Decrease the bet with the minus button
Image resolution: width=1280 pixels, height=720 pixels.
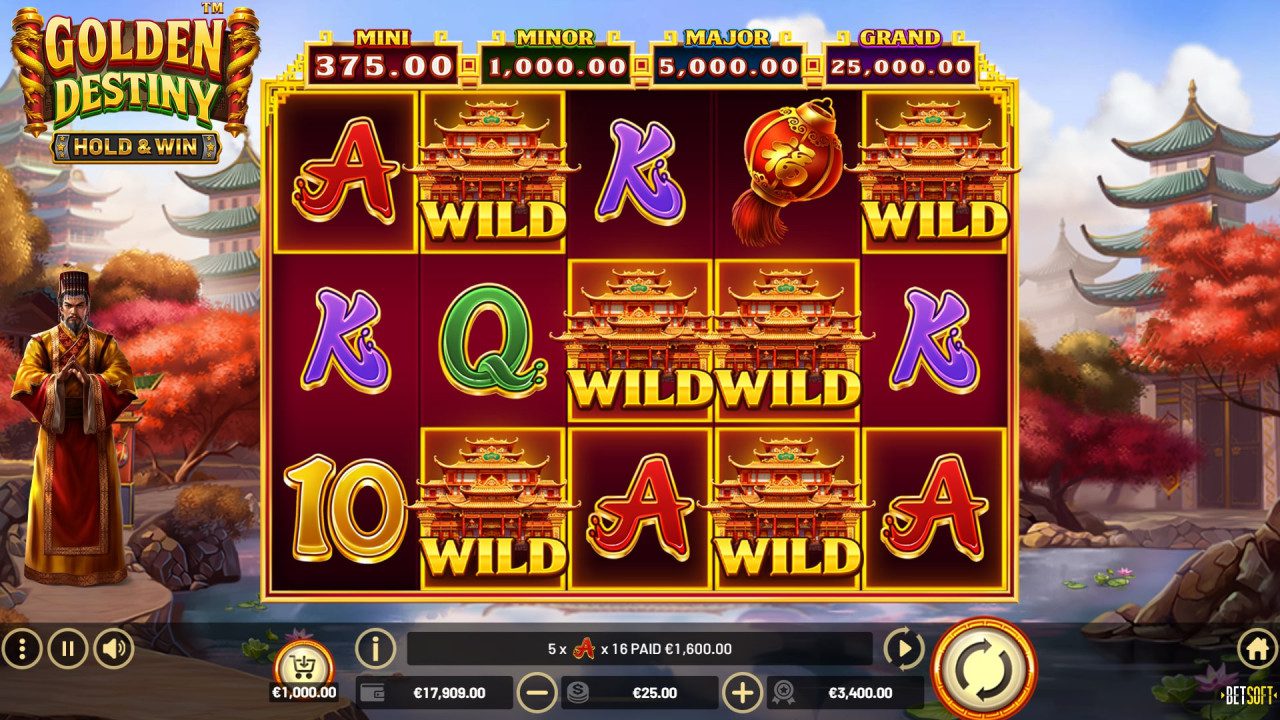(x=536, y=692)
